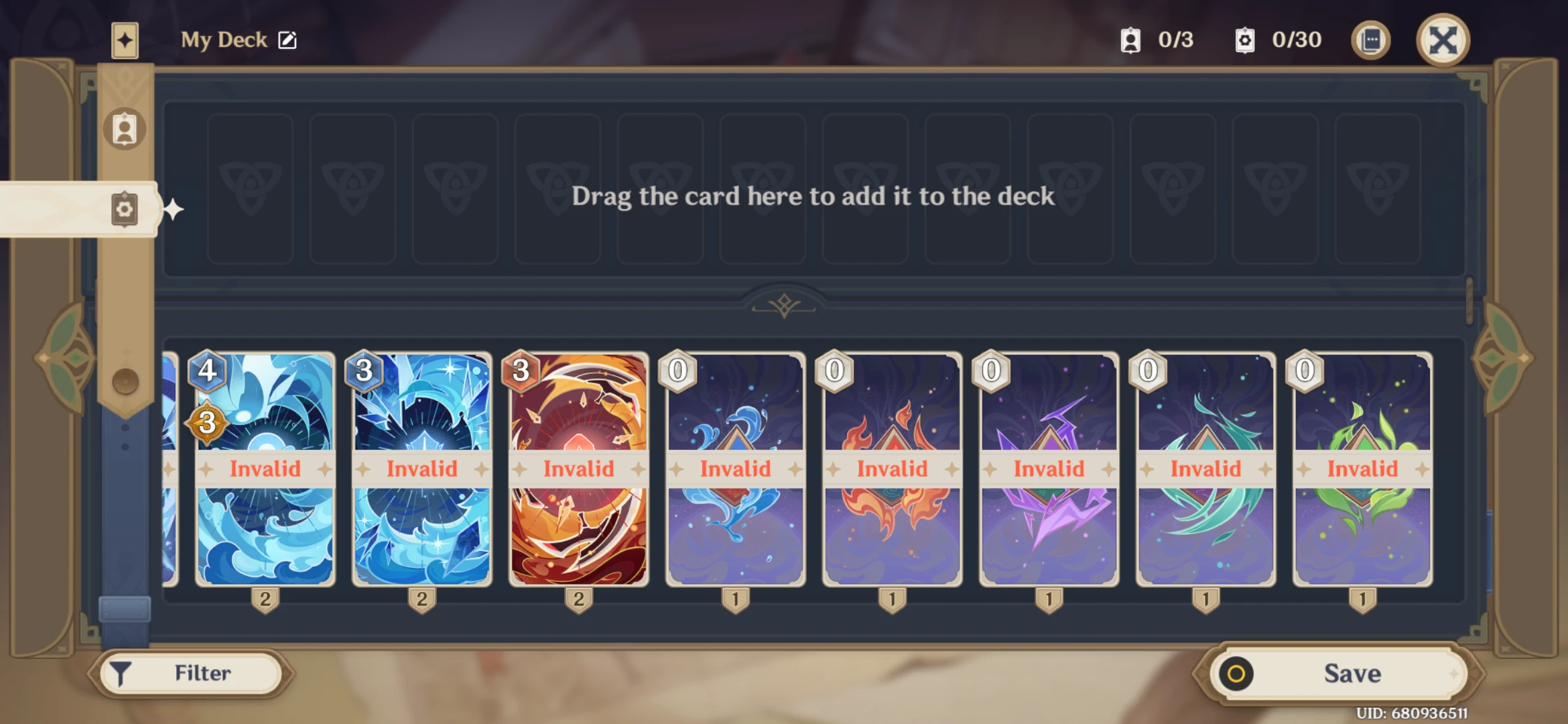Select the gear card icon in the sidebar
The height and width of the screenshot is (724, 1568).
coord(125,208)
